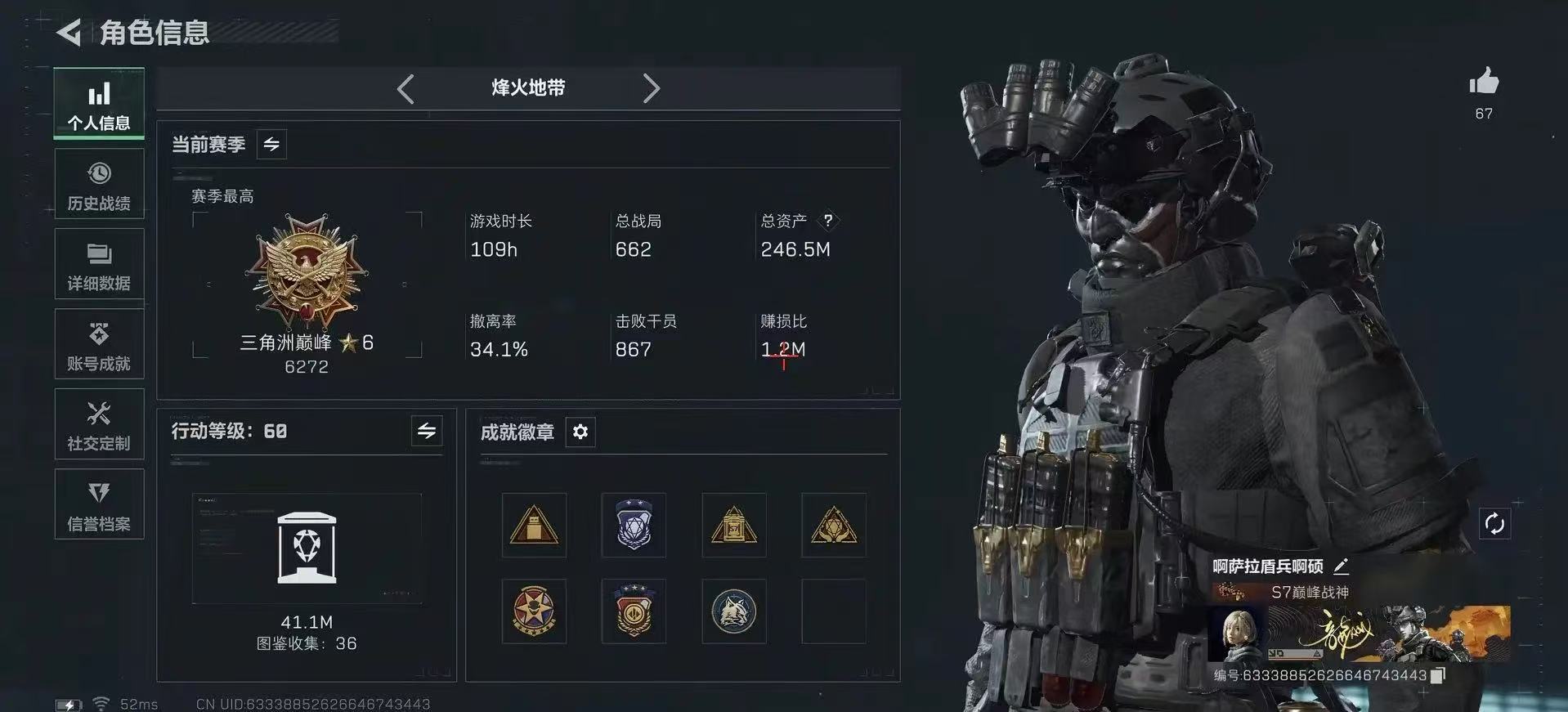Open the 历史战绩 panel
This screenshot has height=712, width=1568.
98,184
